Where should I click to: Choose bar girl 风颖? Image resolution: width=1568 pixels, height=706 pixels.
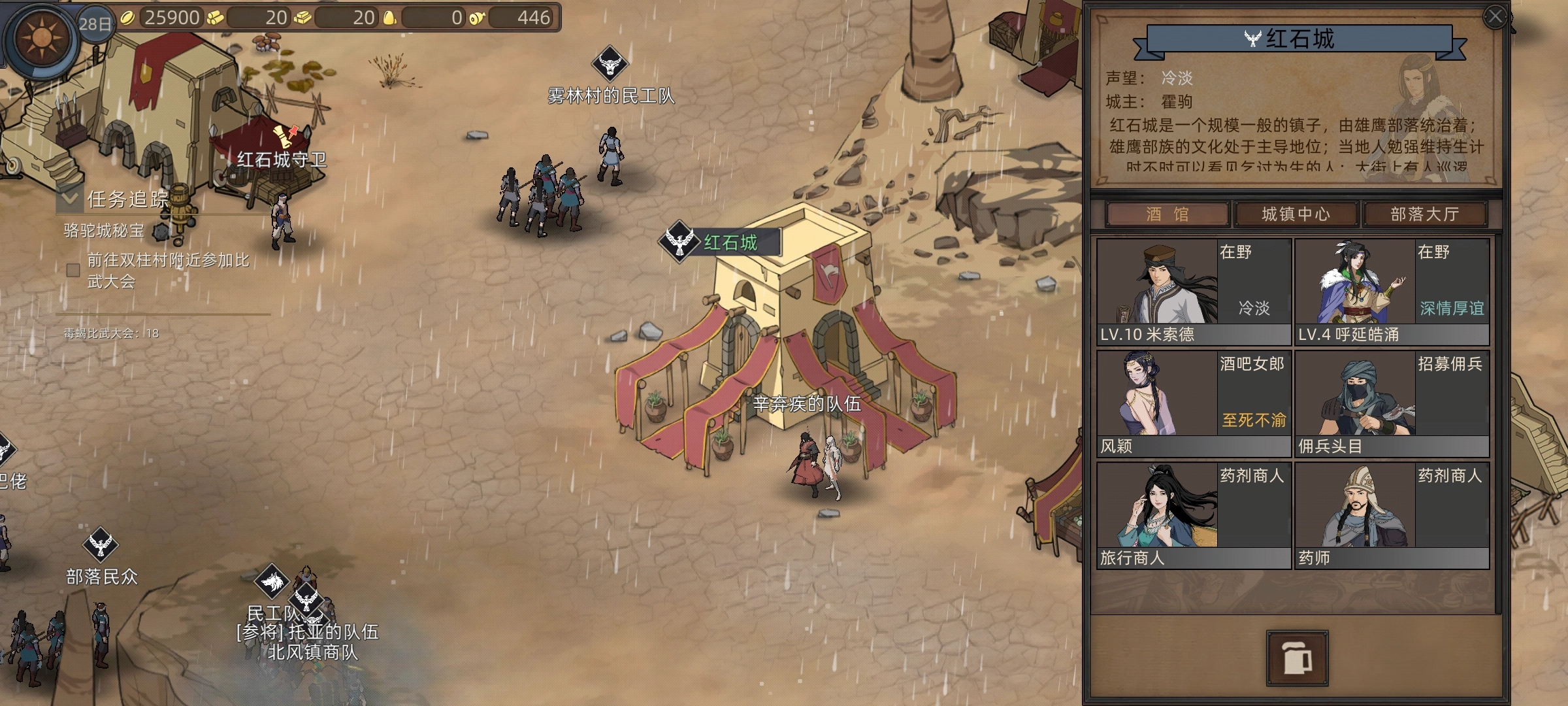pos(1194,403)
